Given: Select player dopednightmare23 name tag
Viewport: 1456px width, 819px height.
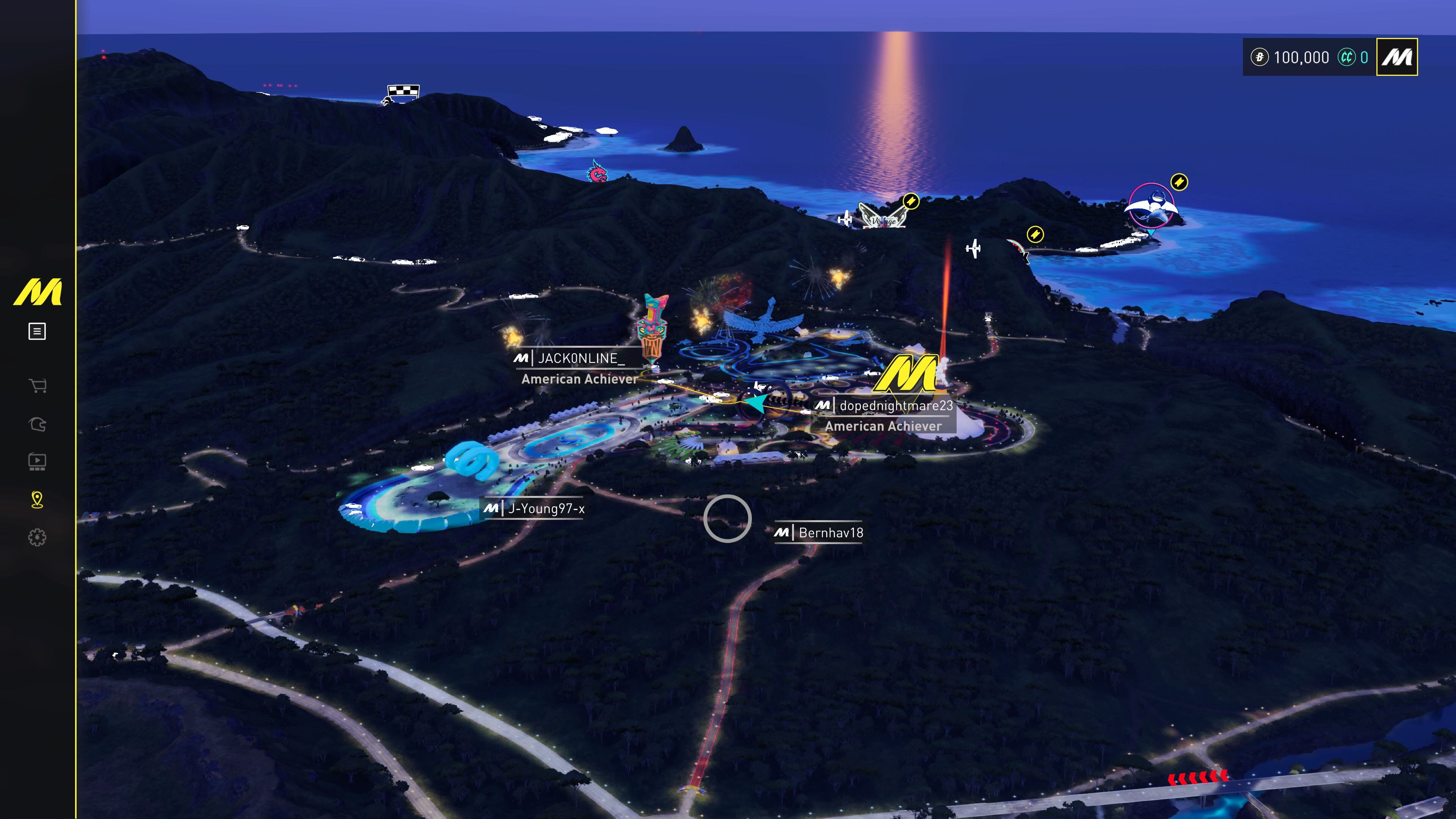Looking at the screenshot, I should (895, 406).
